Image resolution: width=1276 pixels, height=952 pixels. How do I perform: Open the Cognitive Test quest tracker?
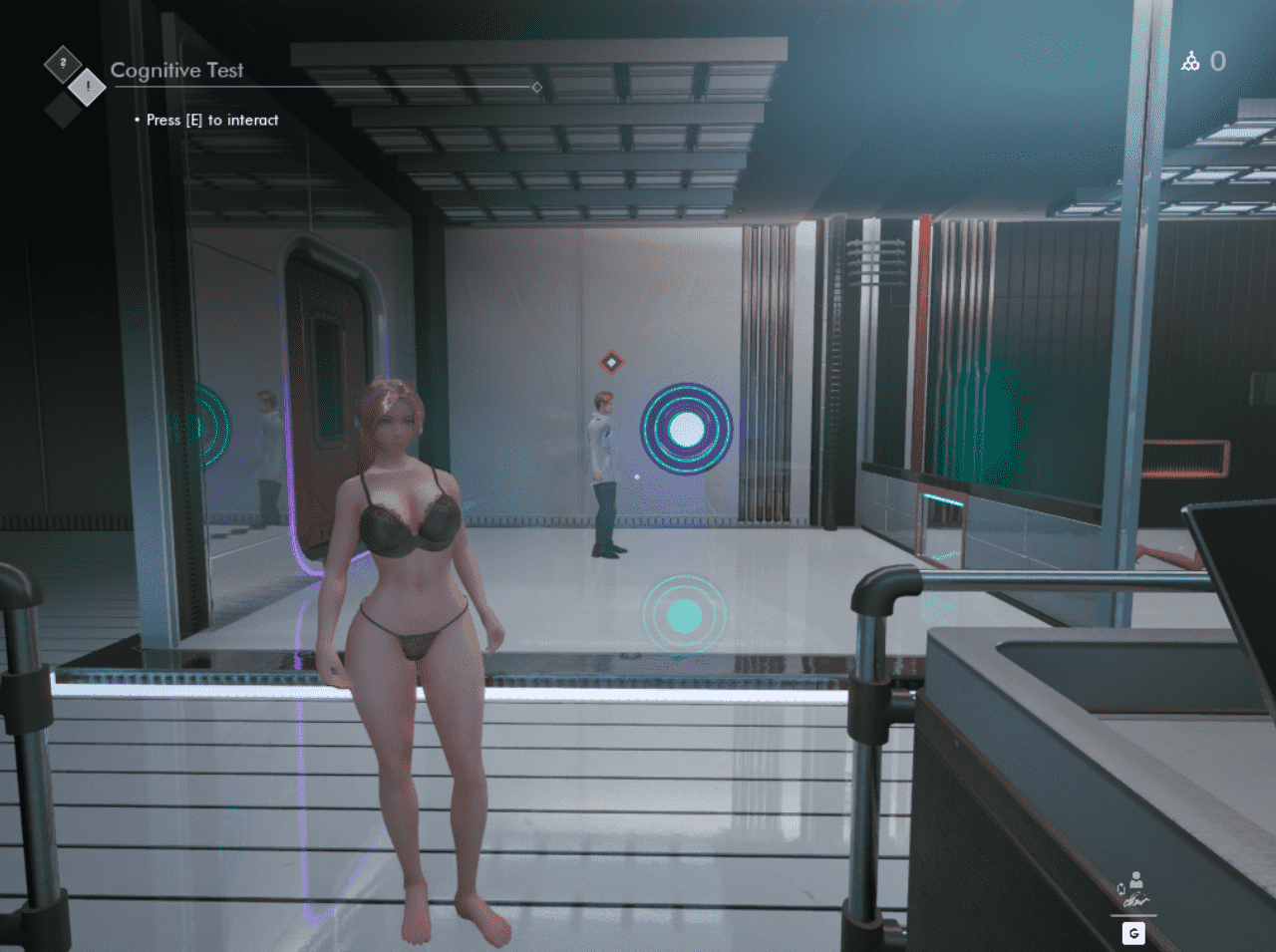[176, 71]
